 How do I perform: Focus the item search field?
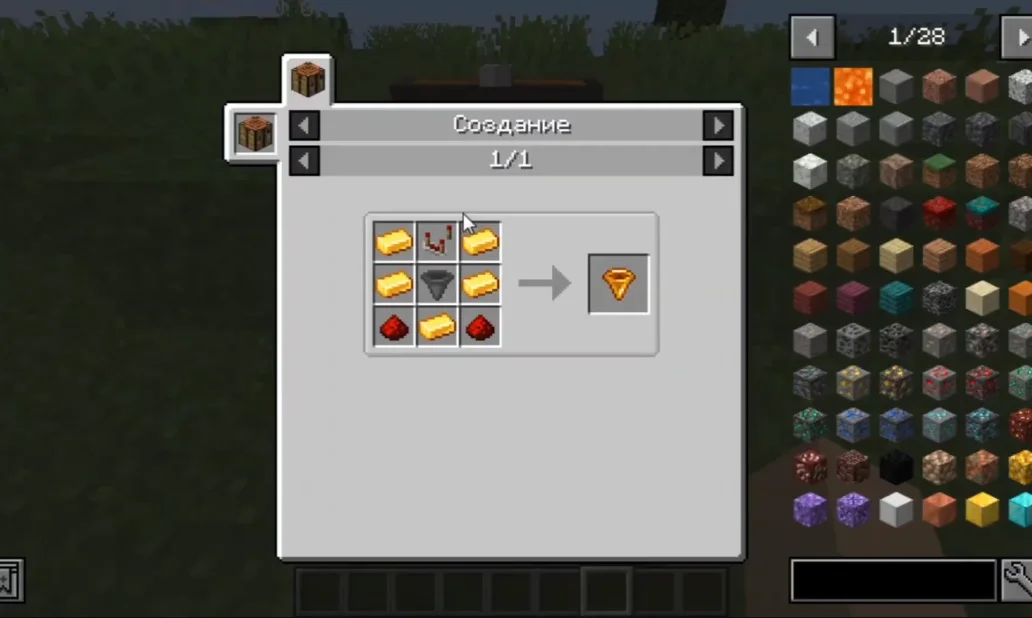pyautogui.click(x=893, y=580)
